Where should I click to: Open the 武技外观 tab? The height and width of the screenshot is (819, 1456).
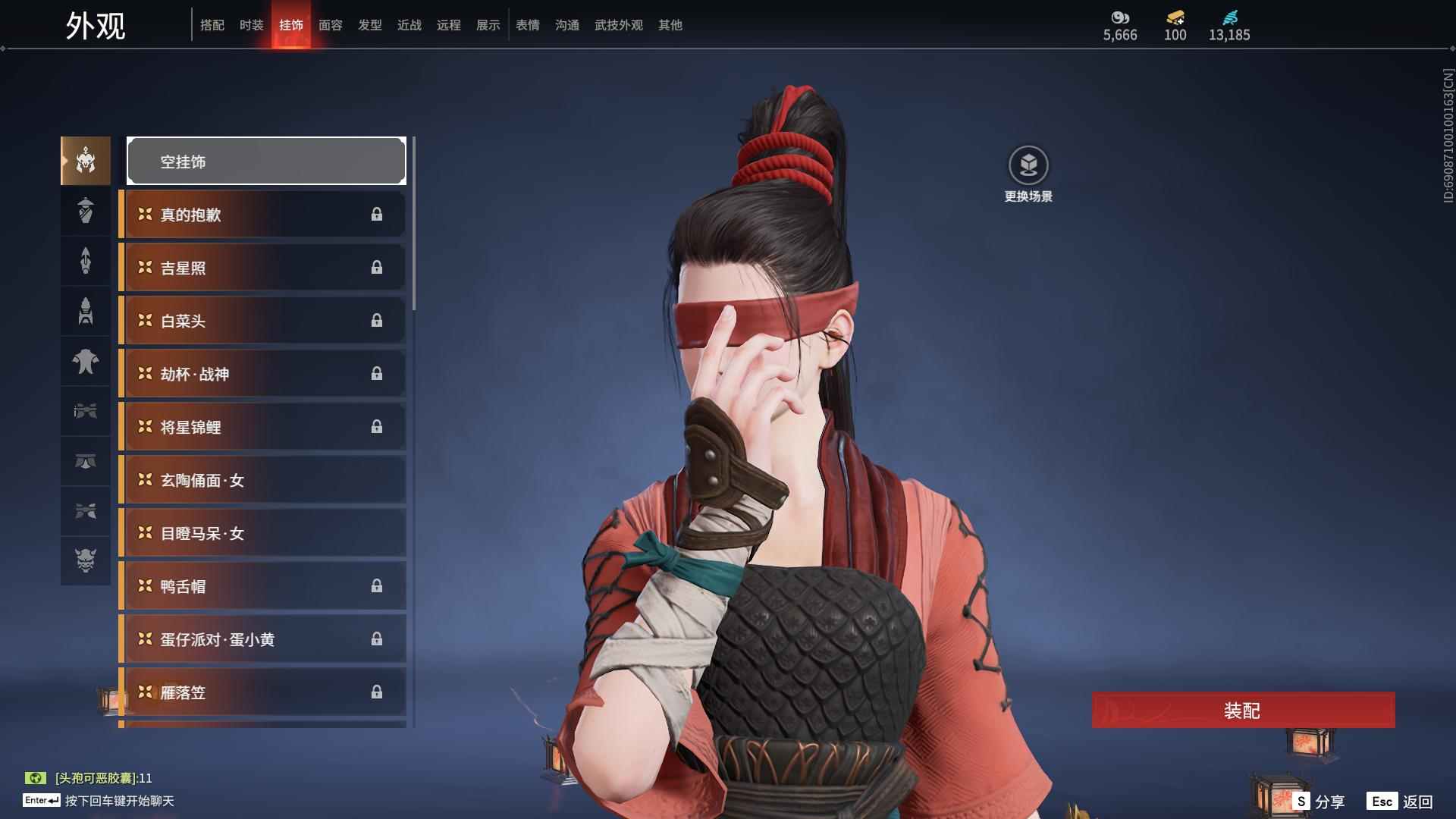pos(619,25)
